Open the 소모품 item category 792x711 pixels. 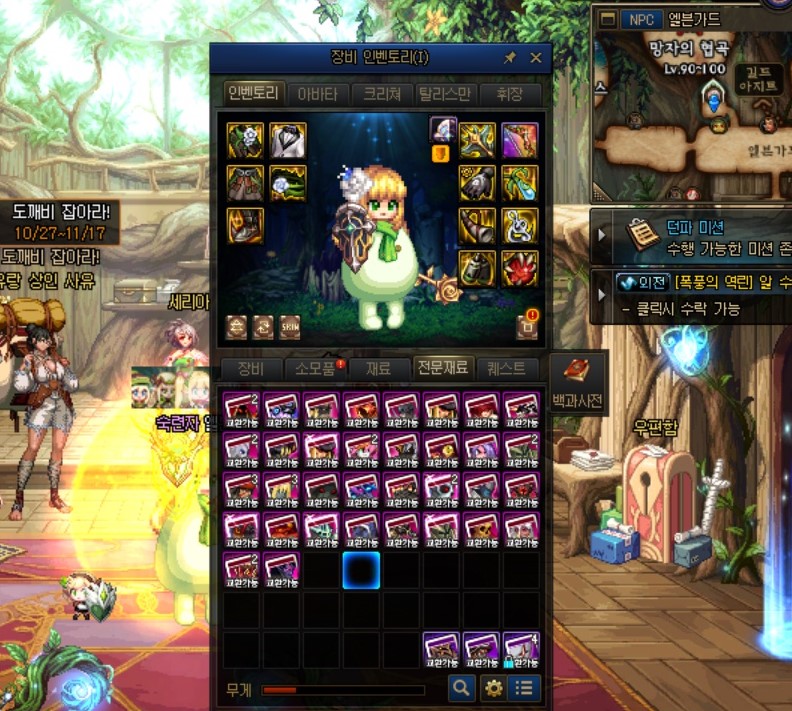pyautogui.click(x=316, y=368)
